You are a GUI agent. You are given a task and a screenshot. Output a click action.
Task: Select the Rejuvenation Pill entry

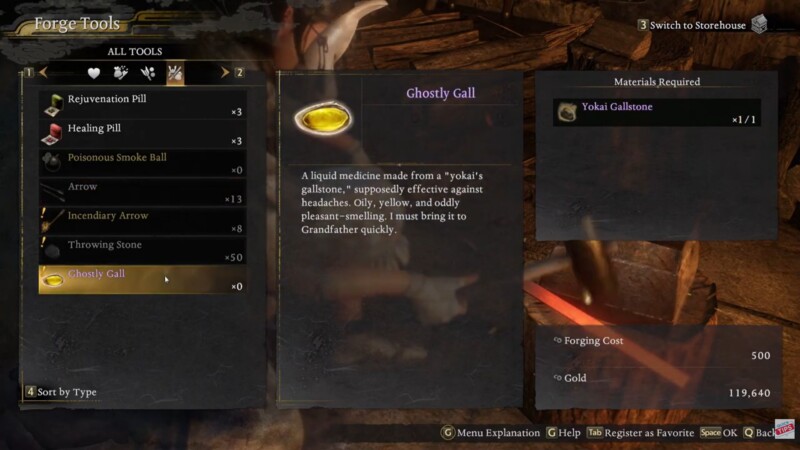[140, 105]
